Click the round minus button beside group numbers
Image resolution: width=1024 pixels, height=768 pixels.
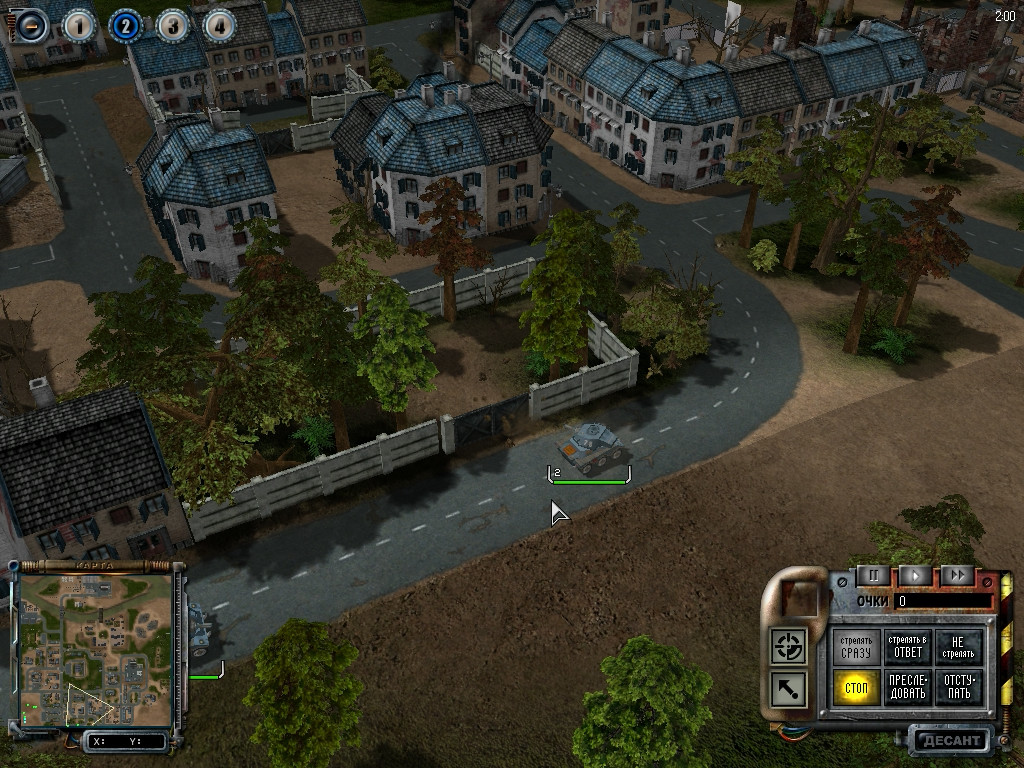point(33,25)
